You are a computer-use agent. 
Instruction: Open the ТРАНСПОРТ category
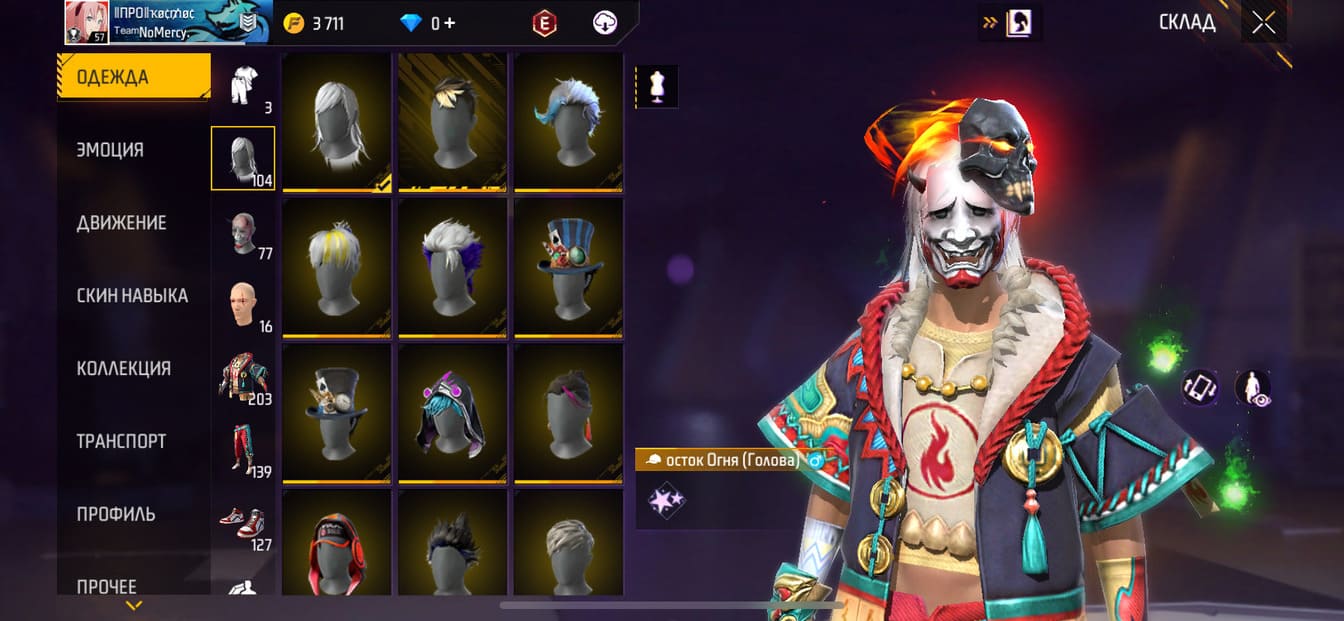pos(121,441)
